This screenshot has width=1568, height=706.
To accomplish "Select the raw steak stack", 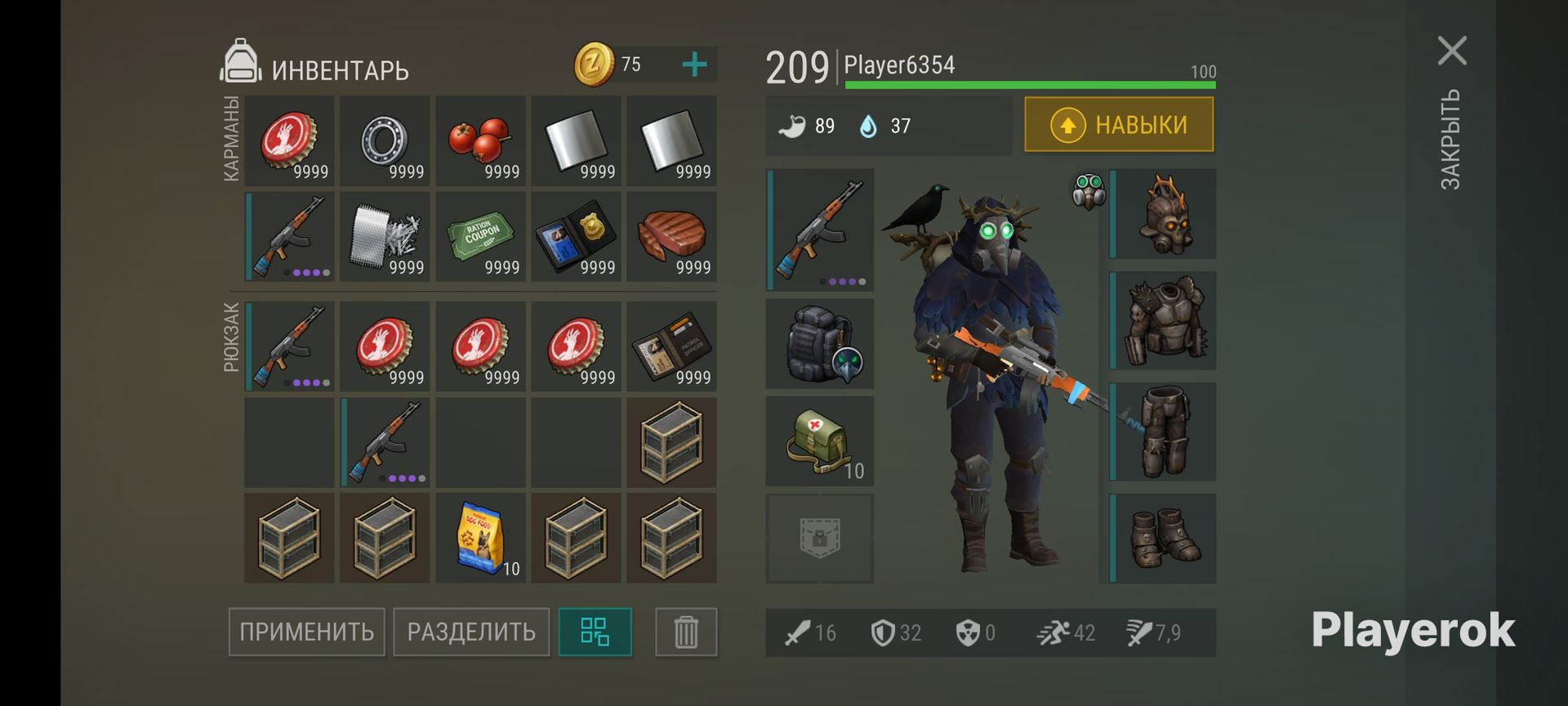I will pyautogui.click(x=671, y=237).
